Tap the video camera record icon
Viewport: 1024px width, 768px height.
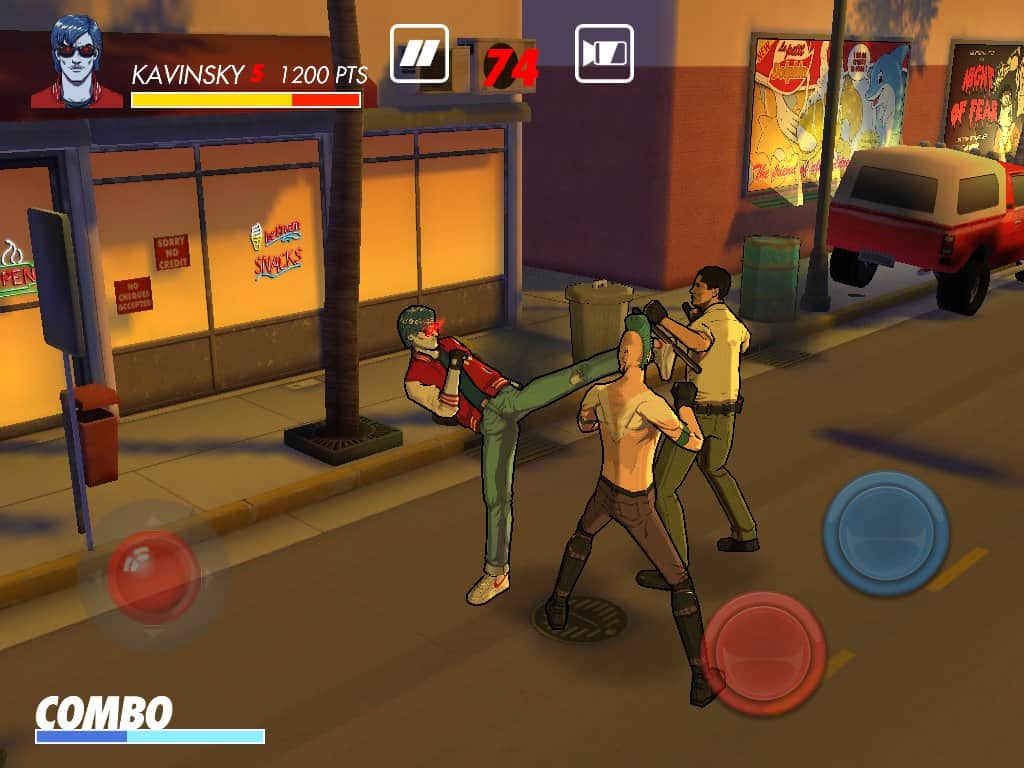click(x=604, y=53)
